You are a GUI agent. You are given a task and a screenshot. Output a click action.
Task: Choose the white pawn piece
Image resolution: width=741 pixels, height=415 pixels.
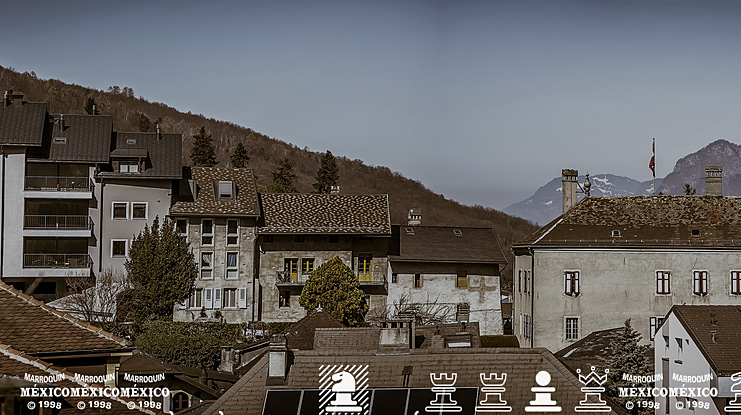pyautogui.click(x=543, y=391)
